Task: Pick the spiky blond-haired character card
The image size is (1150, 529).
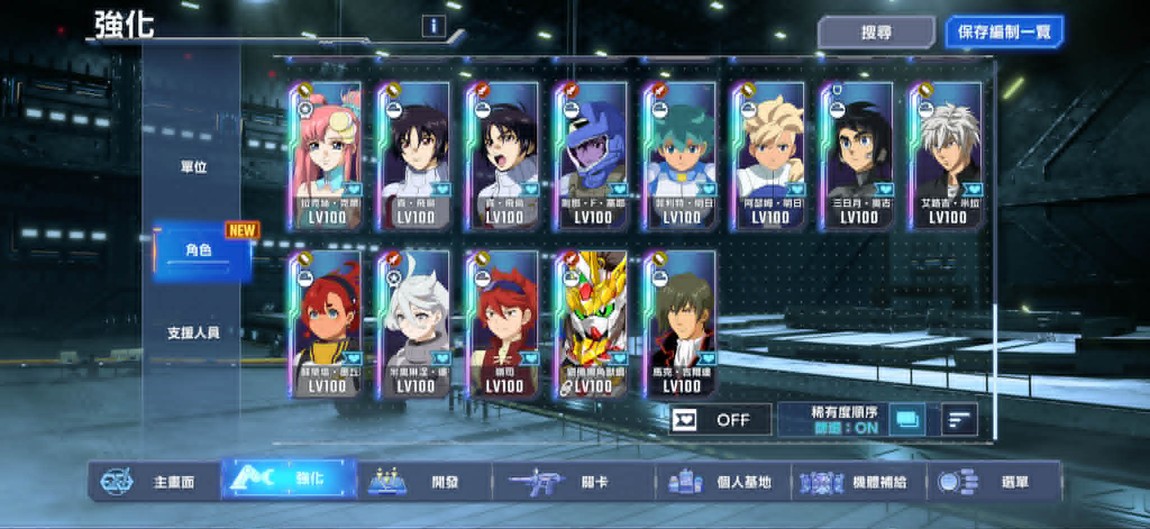Action: coord(769,157)
